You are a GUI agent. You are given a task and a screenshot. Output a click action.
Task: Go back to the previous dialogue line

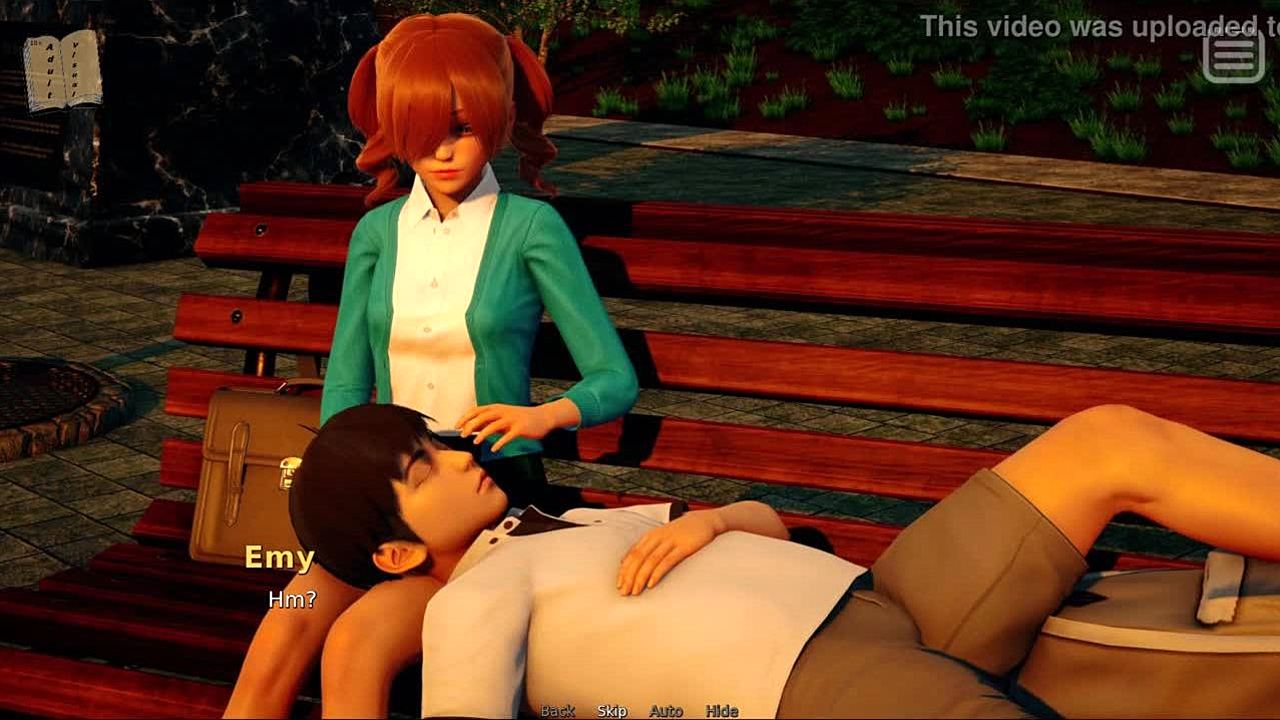pyautogui.click(x=558, y=711)
